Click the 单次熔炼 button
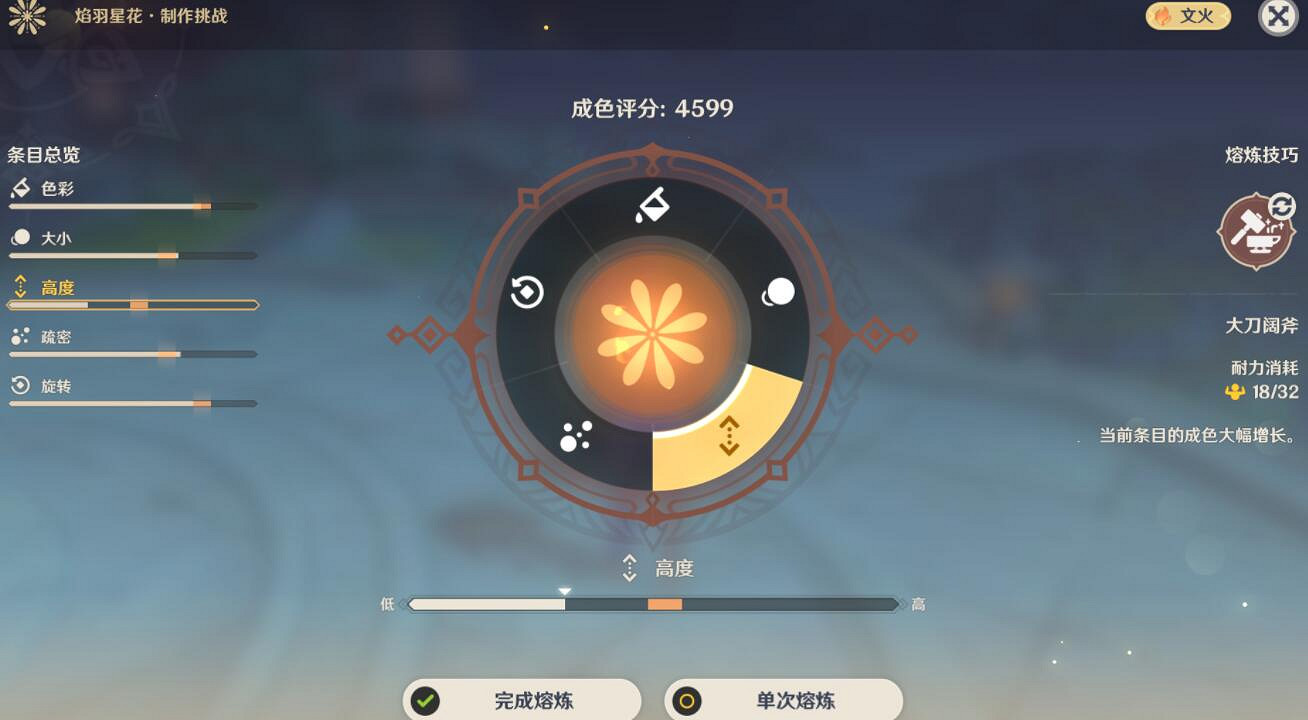The width and height of the screenshot is (1308, 720). tap(786, 700)
